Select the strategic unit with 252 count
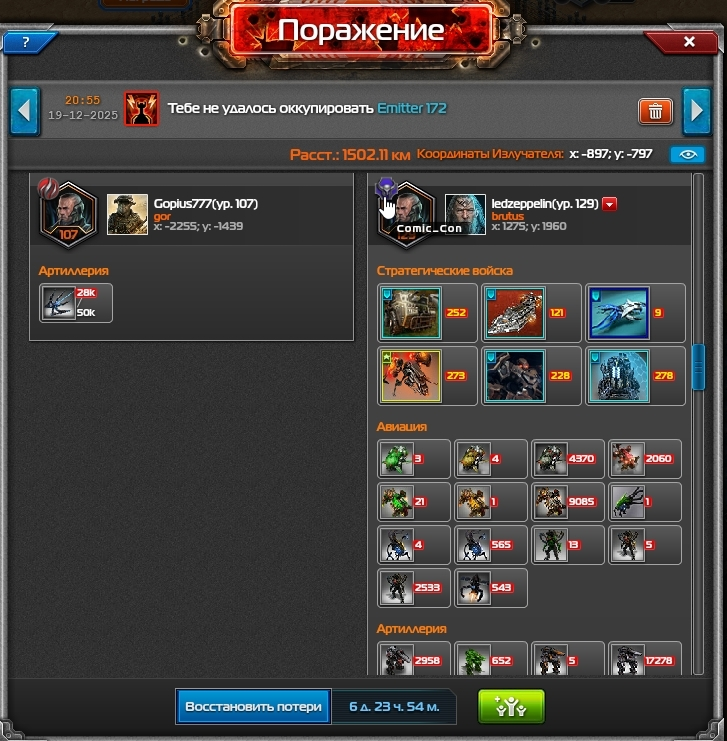This screenshot has width=727, height=741. pos(411,314)
